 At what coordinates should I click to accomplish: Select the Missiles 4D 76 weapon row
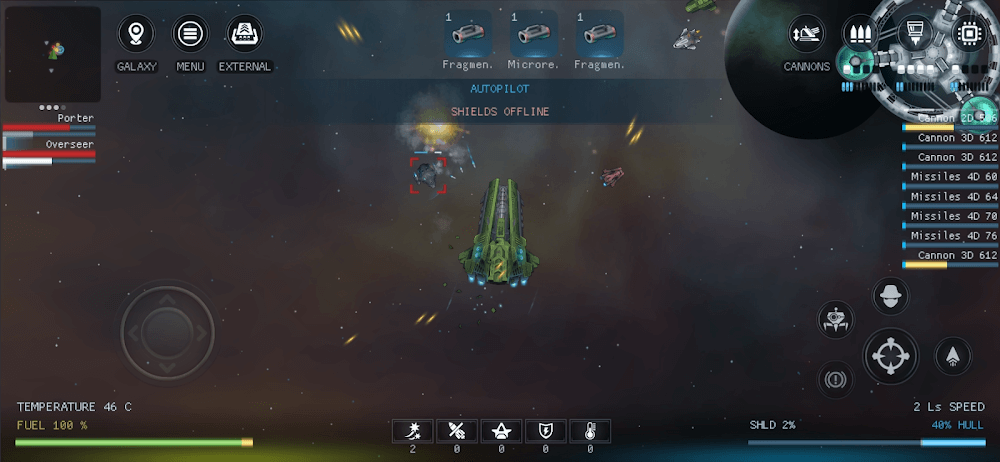(x=951, y=236)
